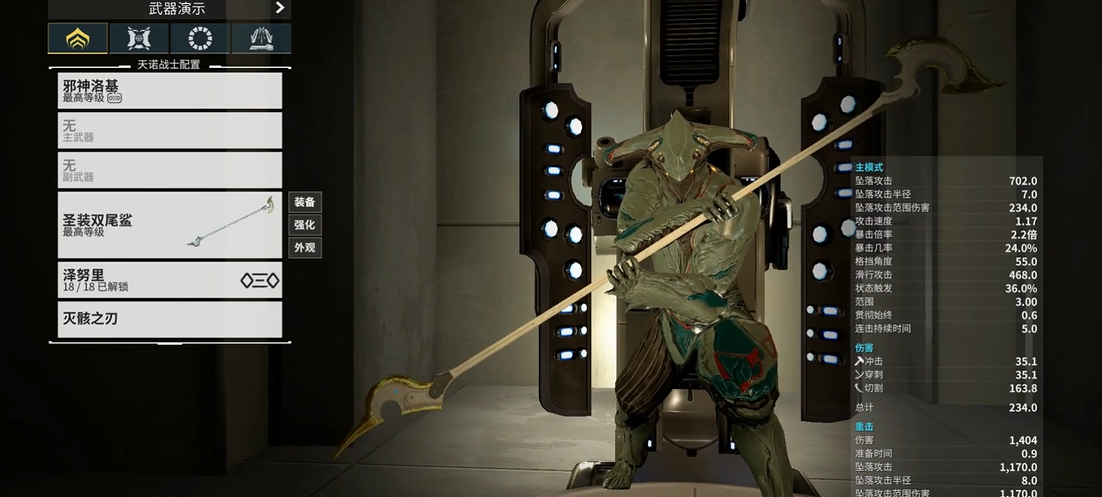Switch to the fourth arsenal tab on the right
This screenshot has height=497, width=1102.
pos(261,39)
